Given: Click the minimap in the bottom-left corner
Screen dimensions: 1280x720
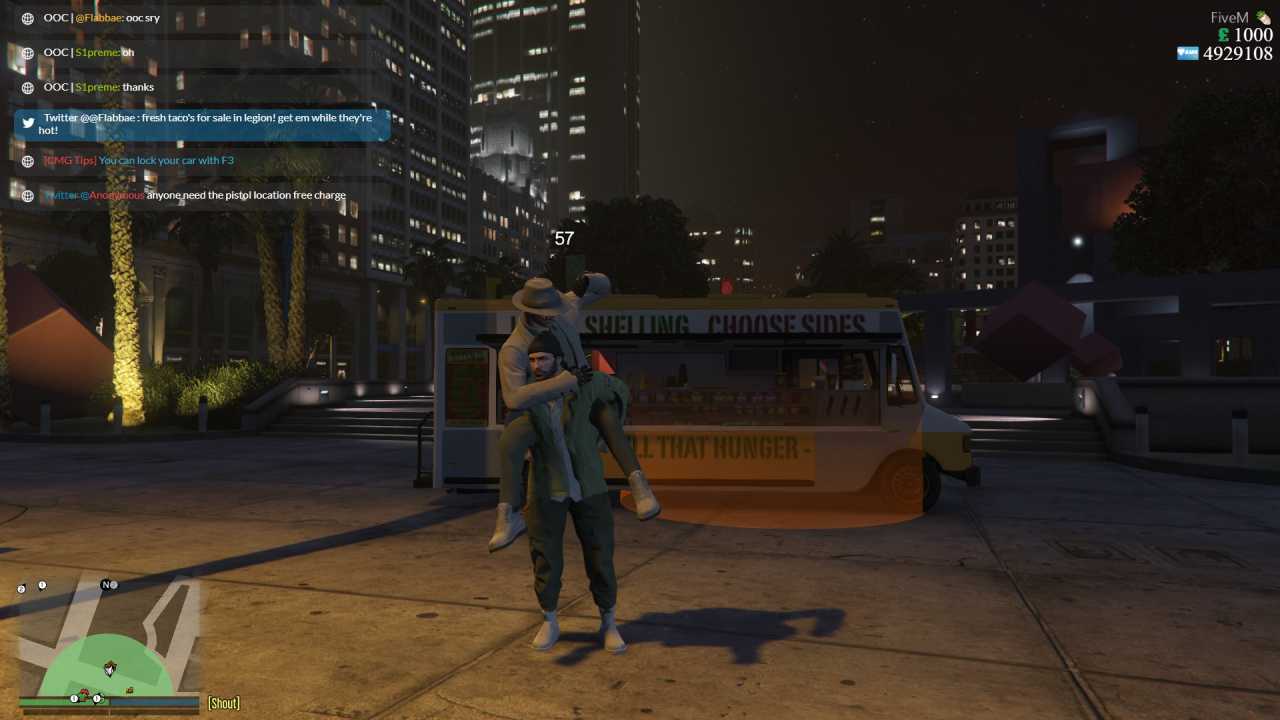Looking at the screenshot, I should tap(105, 650).
